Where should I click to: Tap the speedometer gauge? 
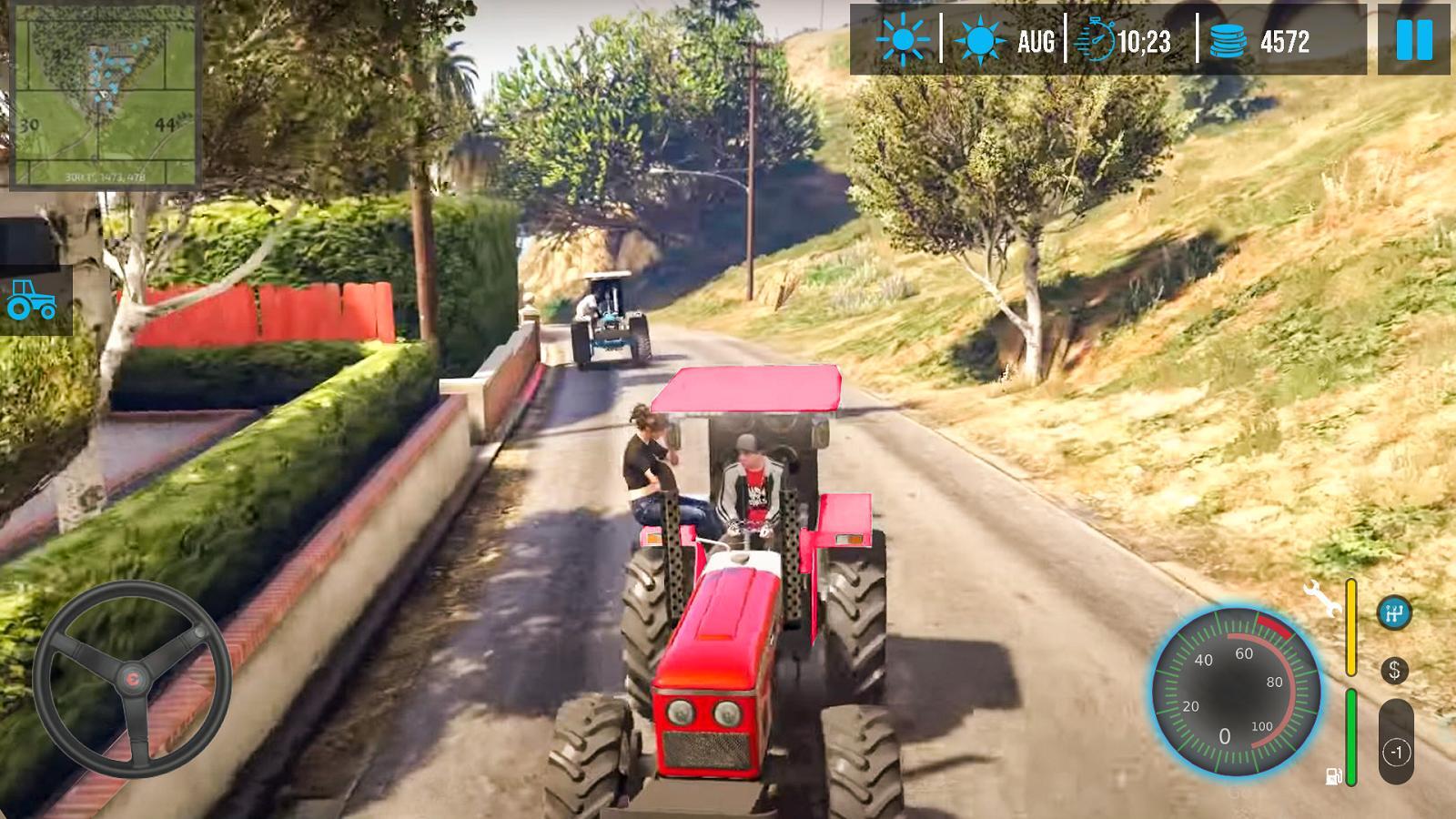pyautogui.click(x=1236, y=692)
